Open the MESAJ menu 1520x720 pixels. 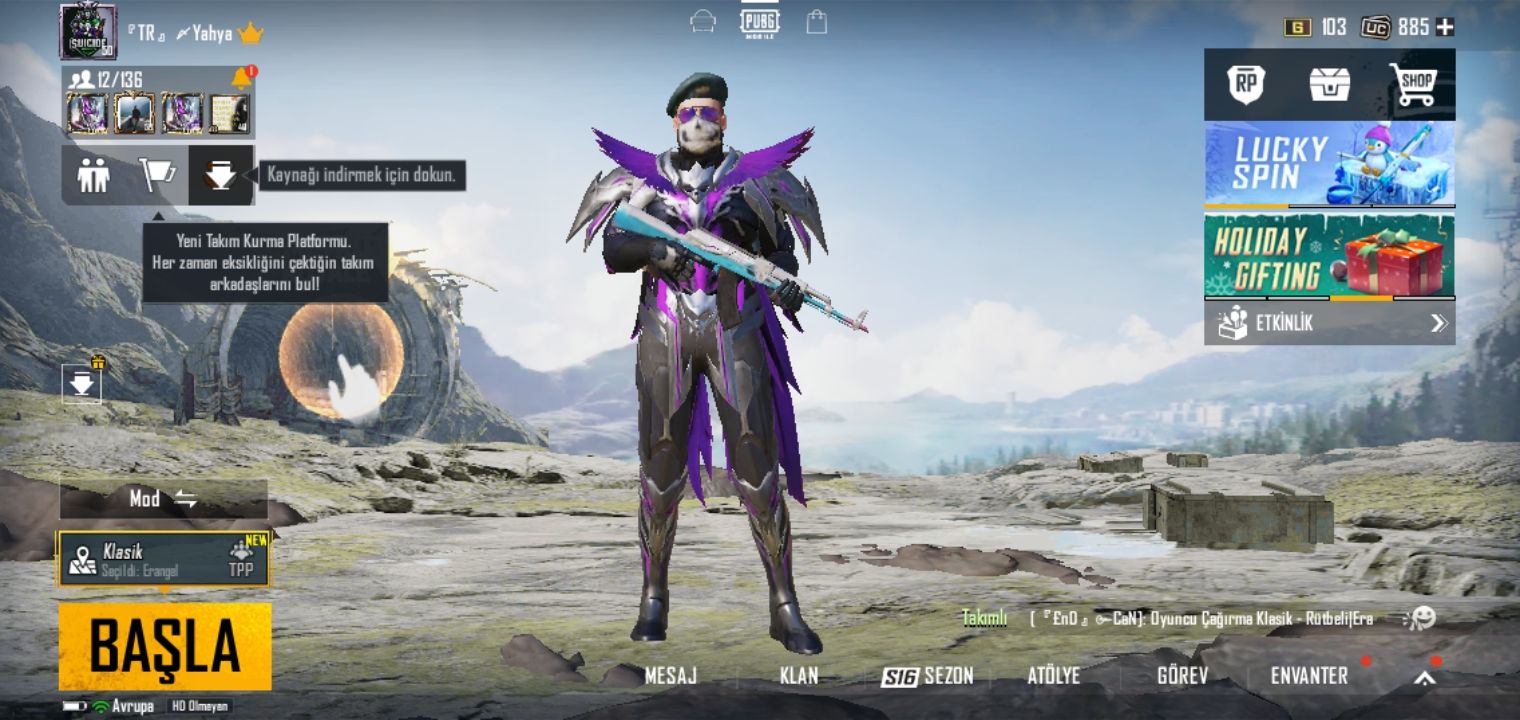pos(670,676)
